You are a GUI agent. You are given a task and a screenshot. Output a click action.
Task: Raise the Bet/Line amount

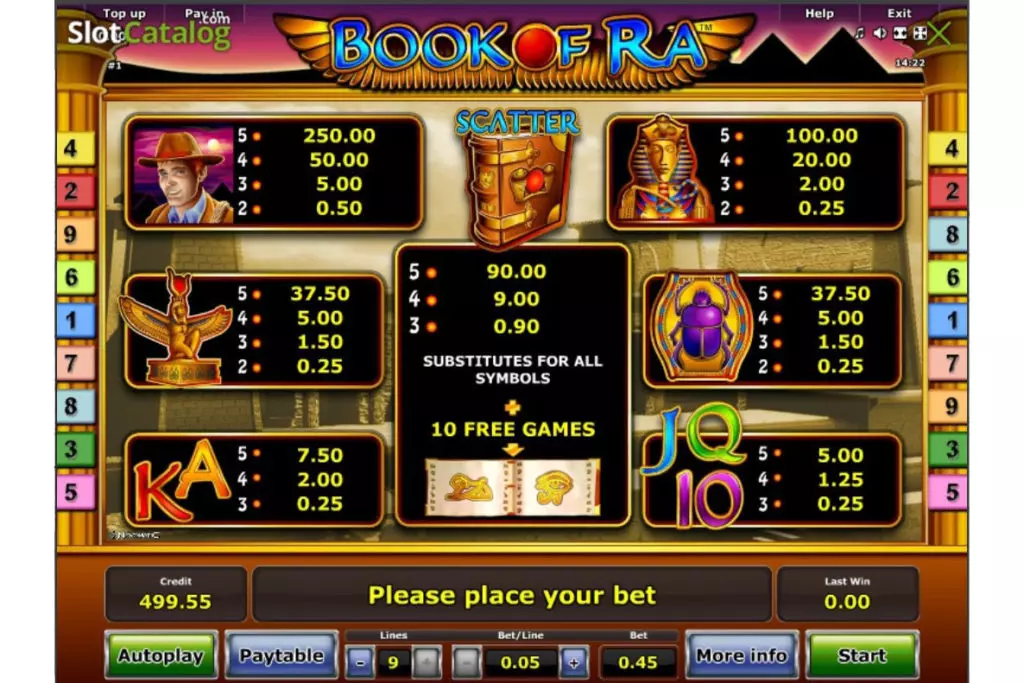[x=574, y=661]
